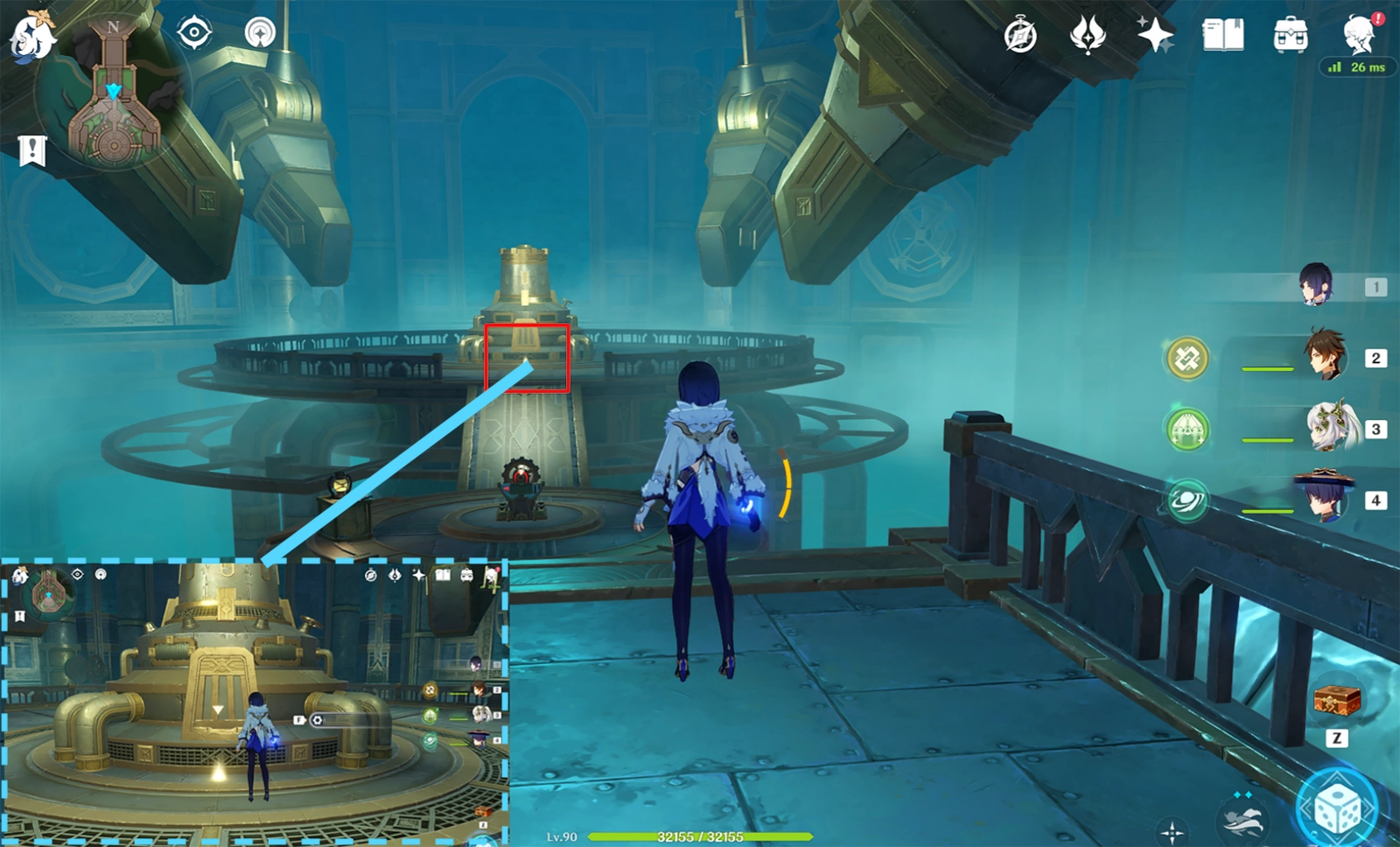Click the eye icon beside the minimap
The width and height of the screenshot is (1400, 847).
click(x=192, y=31)
